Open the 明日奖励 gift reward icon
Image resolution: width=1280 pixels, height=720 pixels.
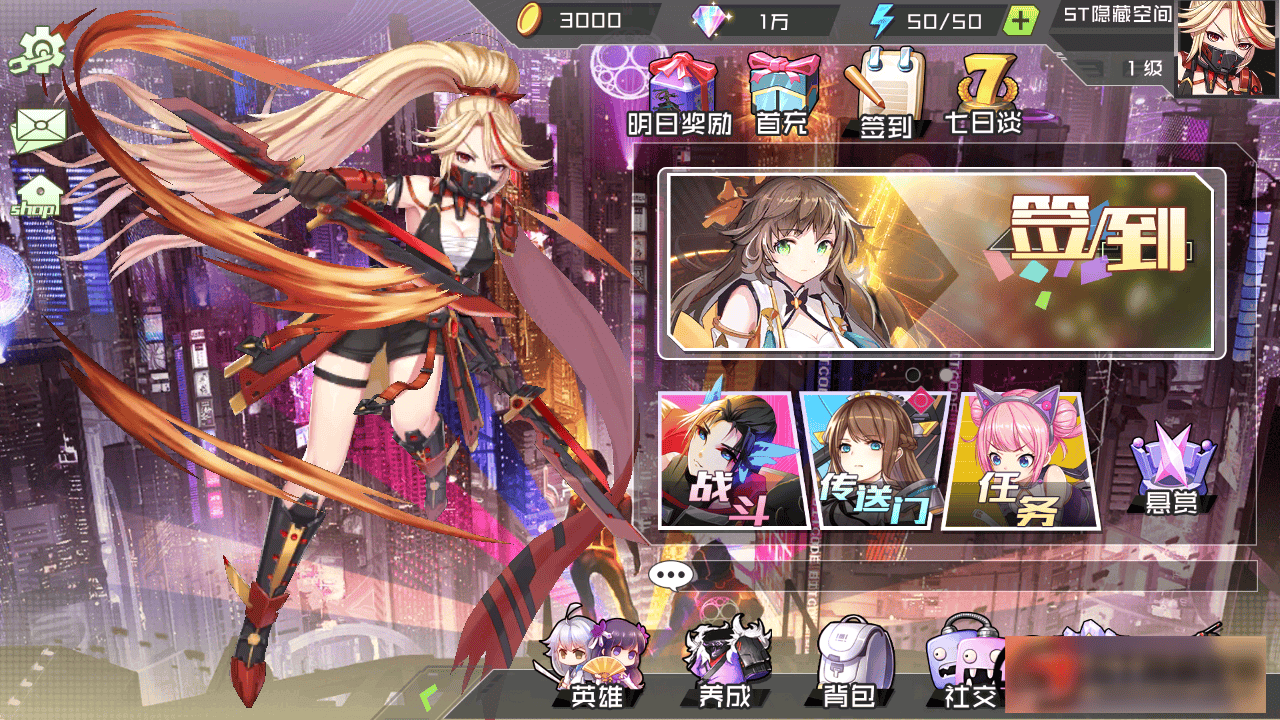point(683,90)
